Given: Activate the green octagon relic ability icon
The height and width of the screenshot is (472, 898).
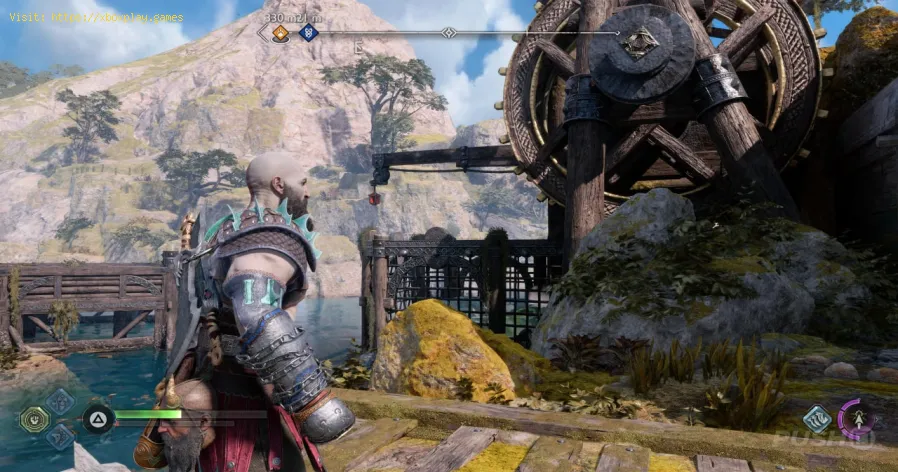Looking at the screenshot, I should point(34,419).
